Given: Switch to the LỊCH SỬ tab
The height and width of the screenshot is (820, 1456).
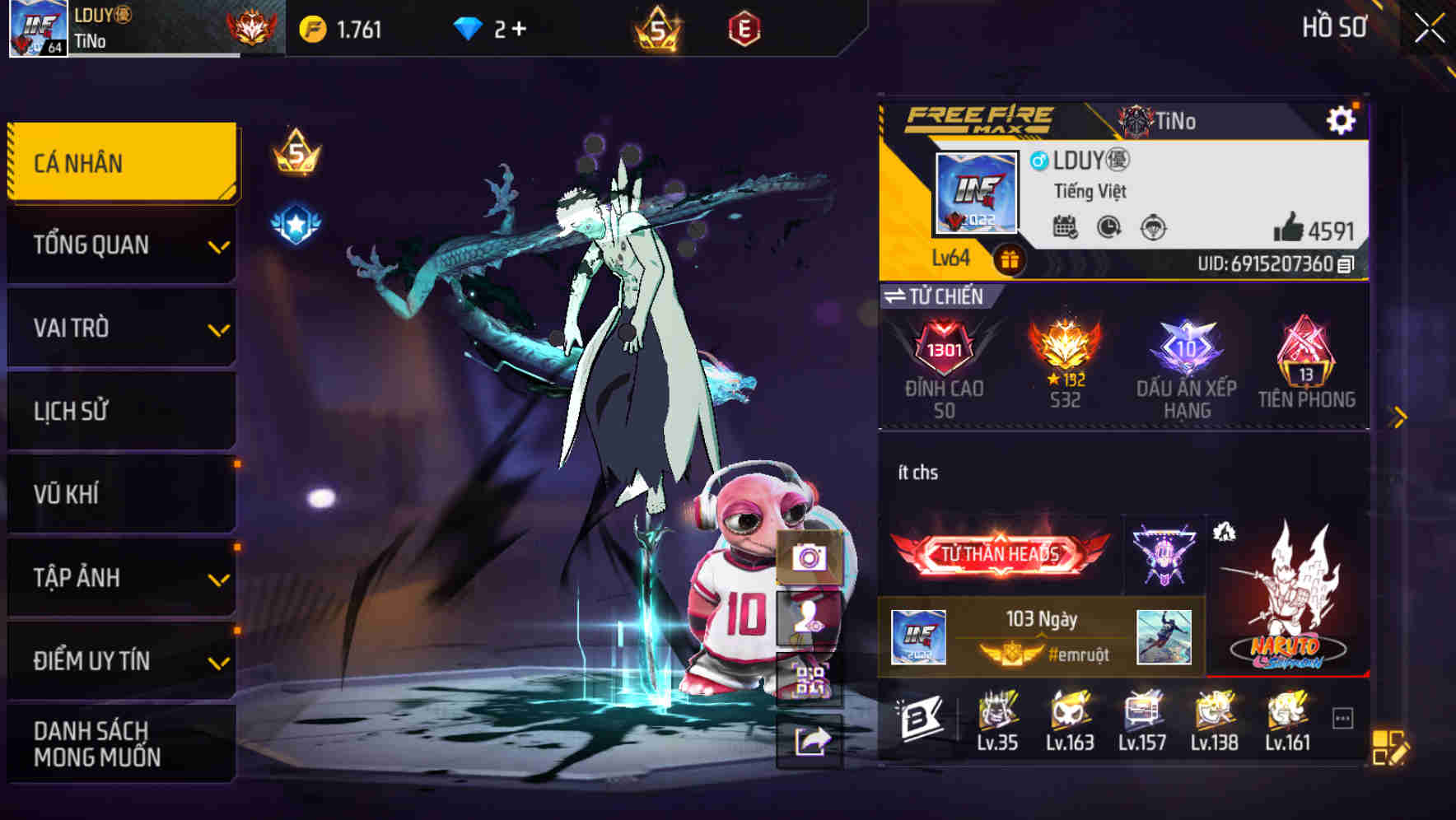Looking at the screenshot, I should tap(120, 411).
